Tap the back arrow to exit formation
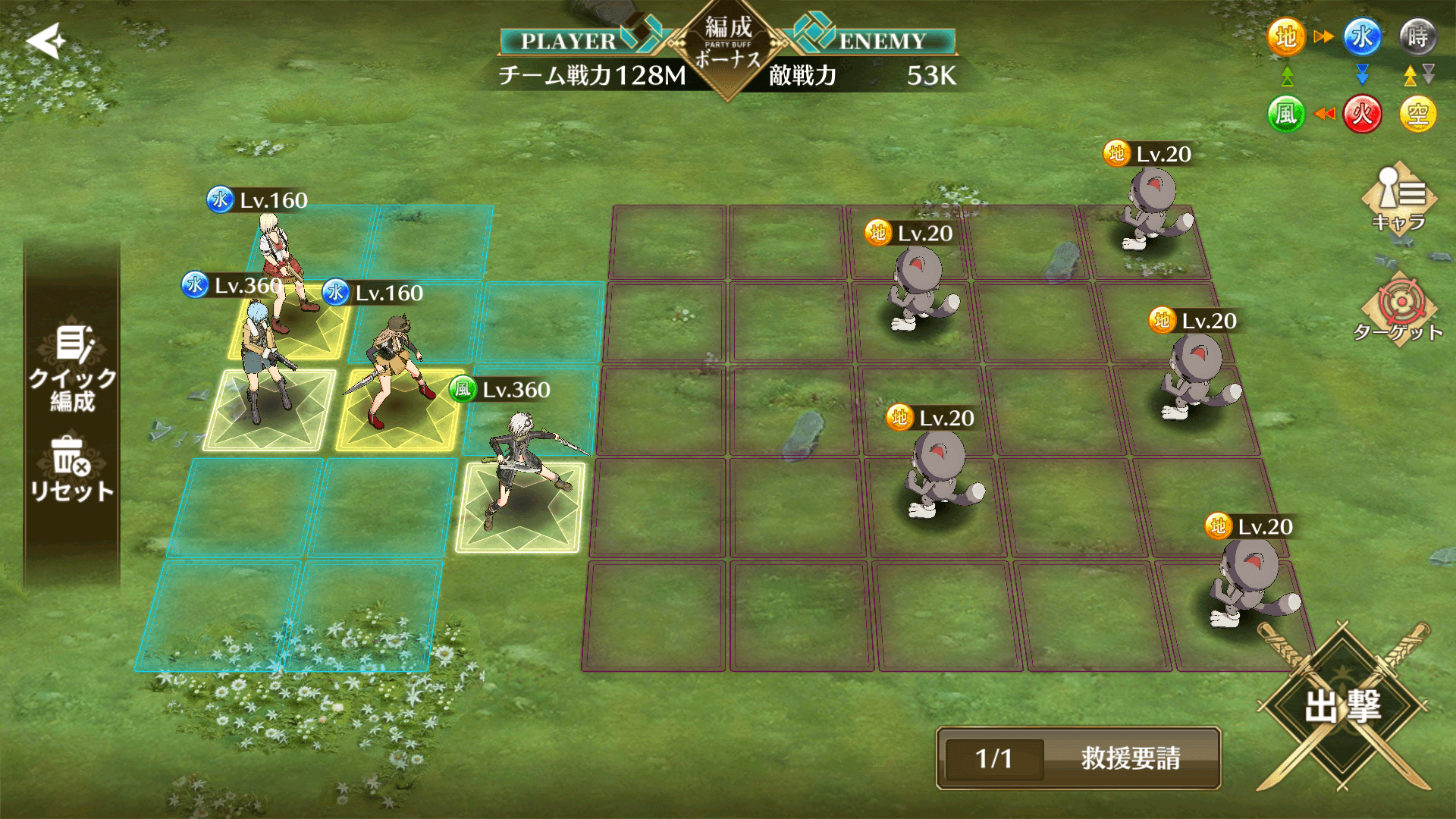Screen dimensions: 1456x819 point(45,39)
